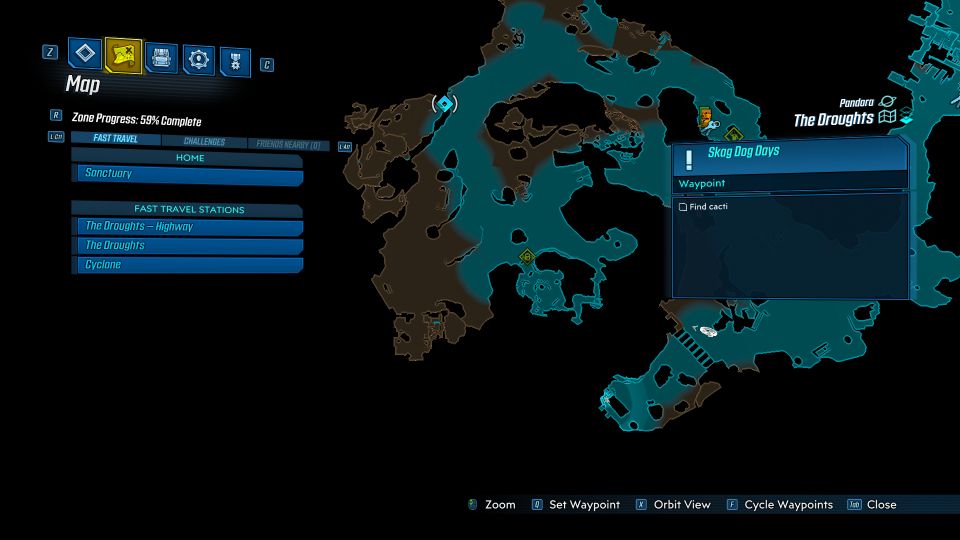The image size is (960, 540).
Task: Select The Droughts fast travel station
Action: 189,246
